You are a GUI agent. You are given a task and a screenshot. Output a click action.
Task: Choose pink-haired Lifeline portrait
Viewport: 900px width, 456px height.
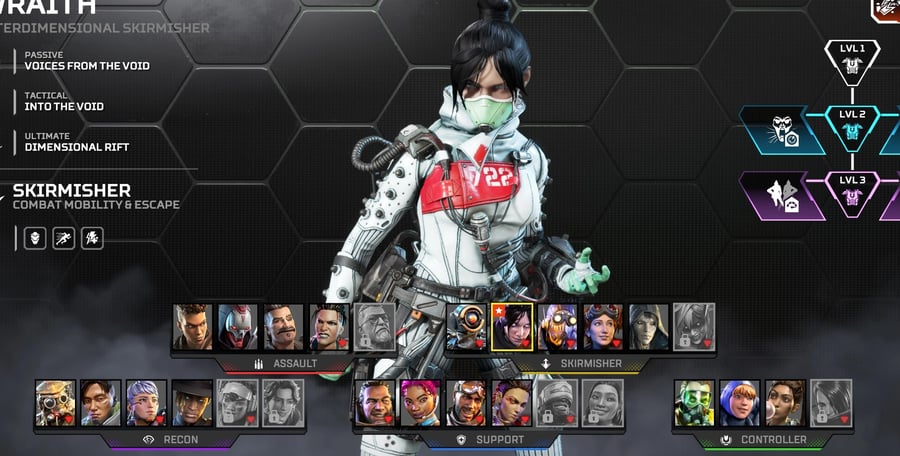(x=420, y=403)
